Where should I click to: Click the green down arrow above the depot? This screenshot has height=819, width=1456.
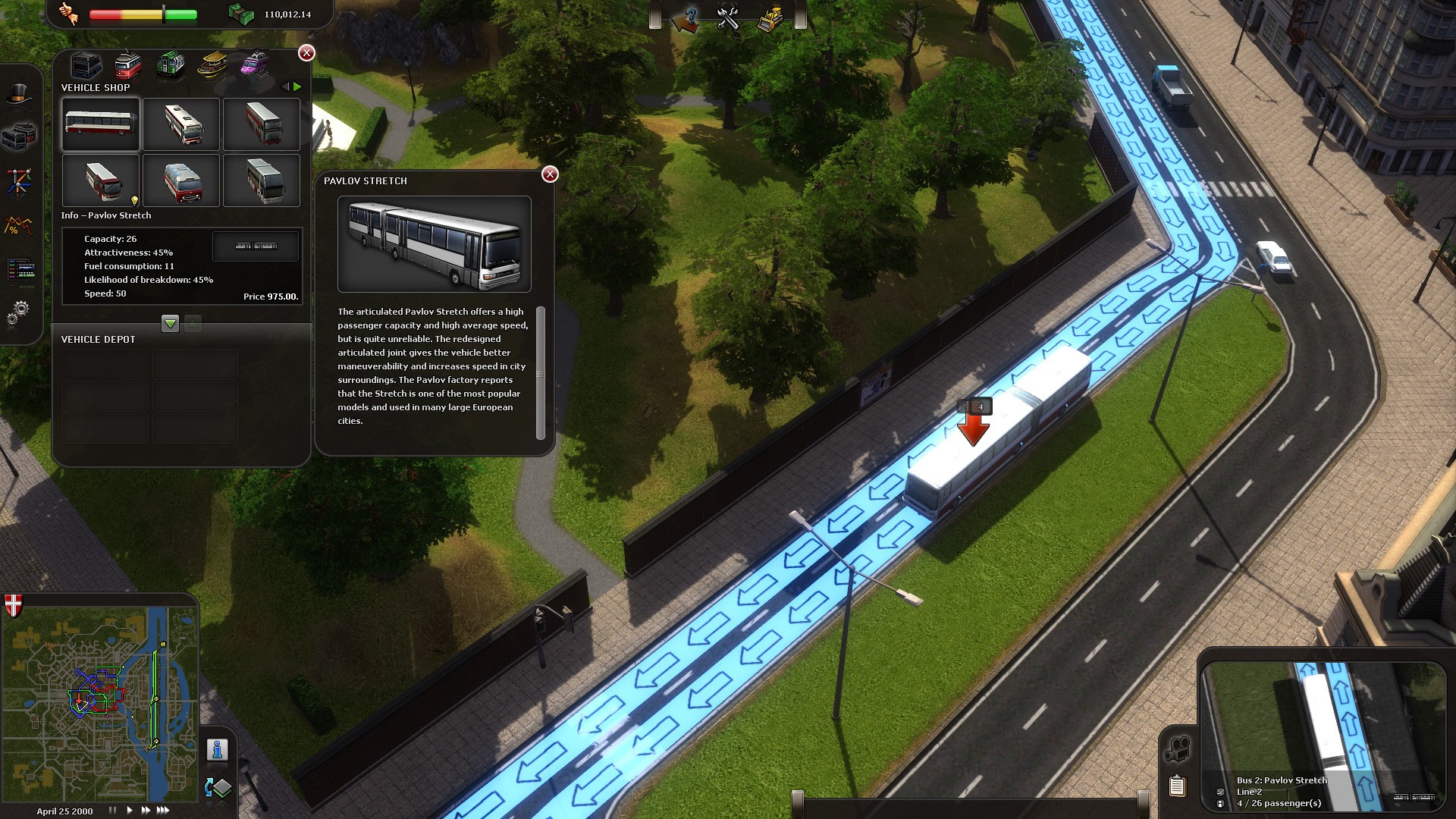[x=170, y=324]
